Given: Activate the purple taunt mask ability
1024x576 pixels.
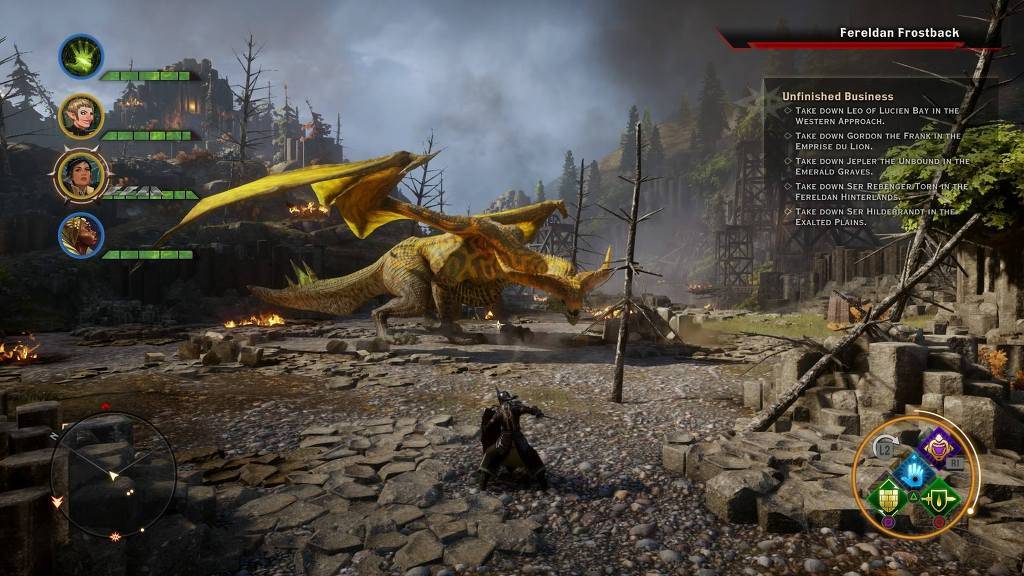Looking at the screenshot, I should tap(936, 447).
